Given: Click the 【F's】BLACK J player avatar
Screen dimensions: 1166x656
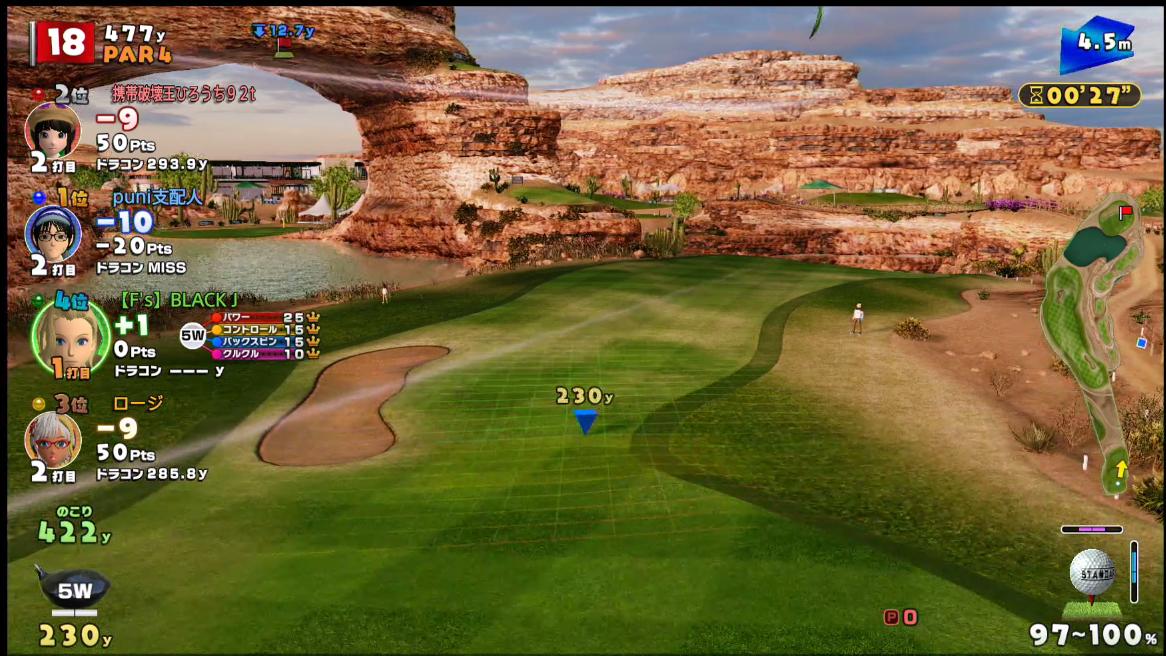Looking at the screenshot, I should 69,335.
